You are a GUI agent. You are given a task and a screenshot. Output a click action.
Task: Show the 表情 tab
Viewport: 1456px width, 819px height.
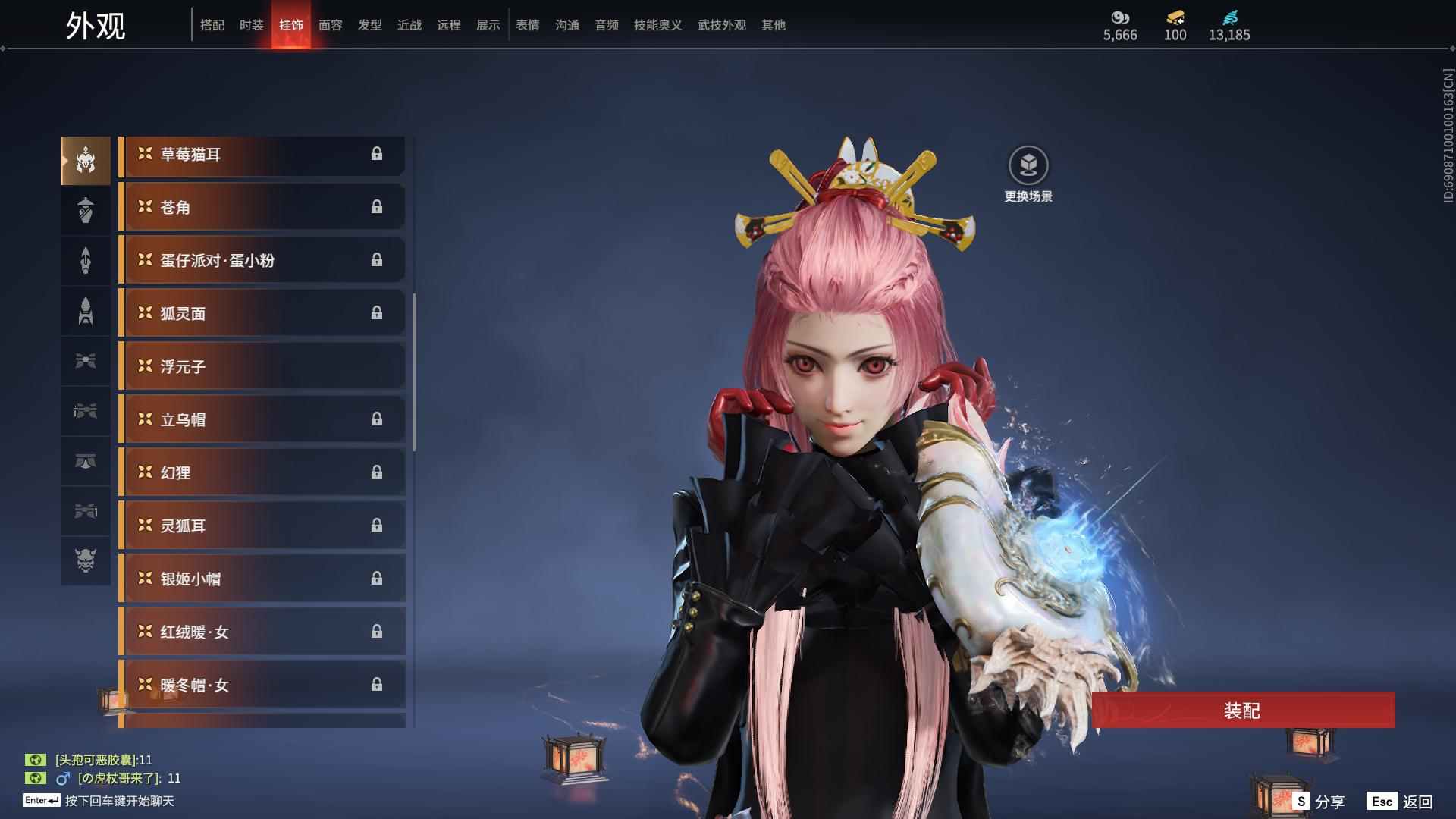click(x=527, y=25)
